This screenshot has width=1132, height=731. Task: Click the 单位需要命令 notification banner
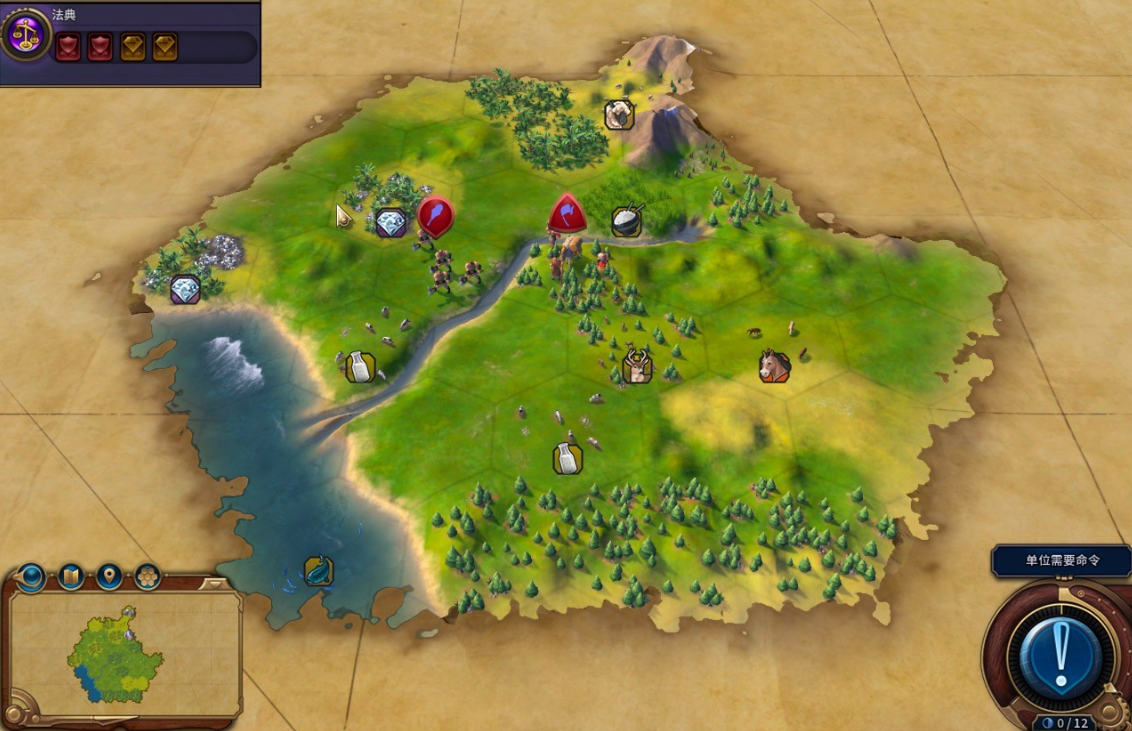click(x=1061, y=560)
